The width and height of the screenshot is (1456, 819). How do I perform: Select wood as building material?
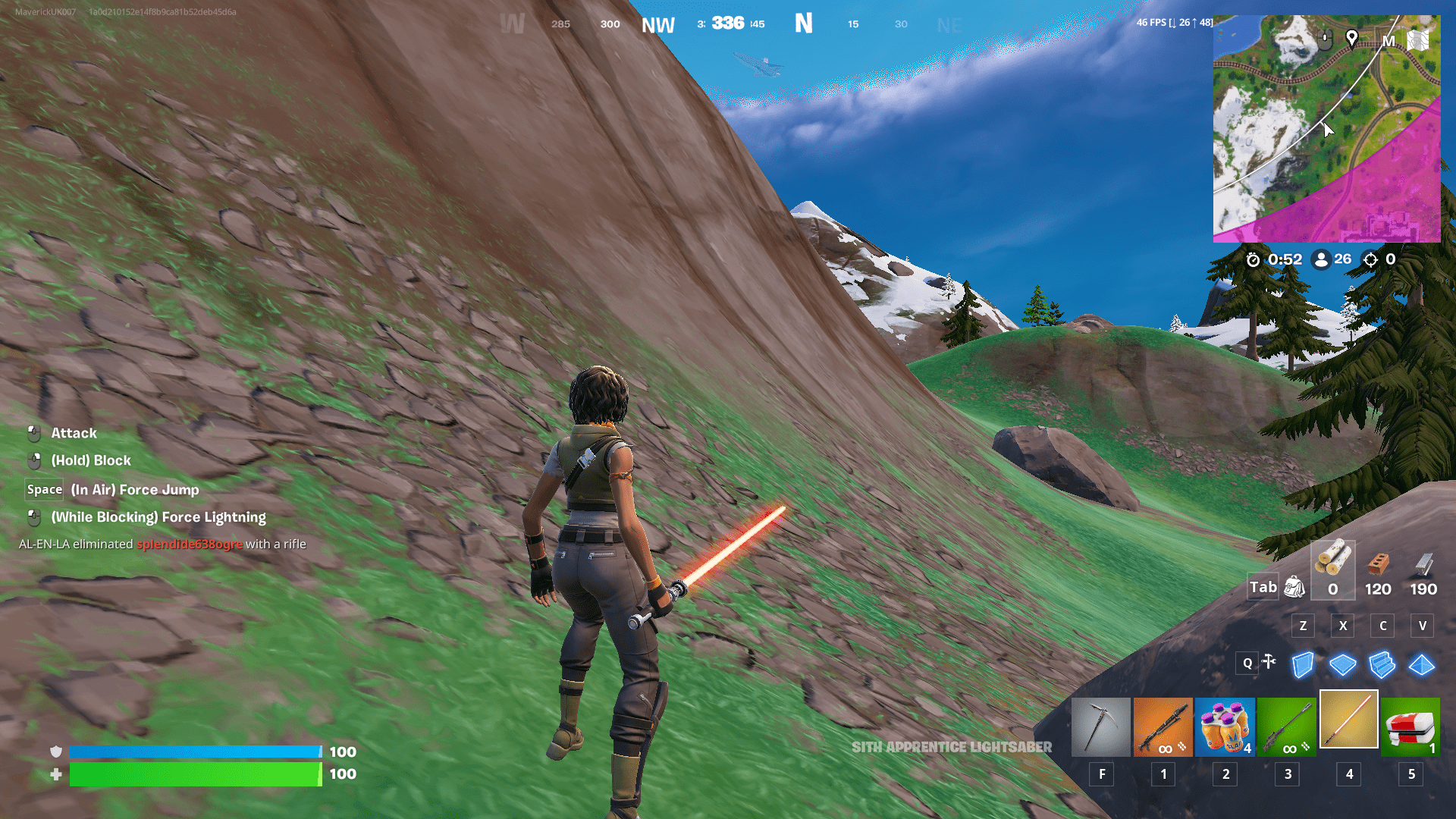1332,569
